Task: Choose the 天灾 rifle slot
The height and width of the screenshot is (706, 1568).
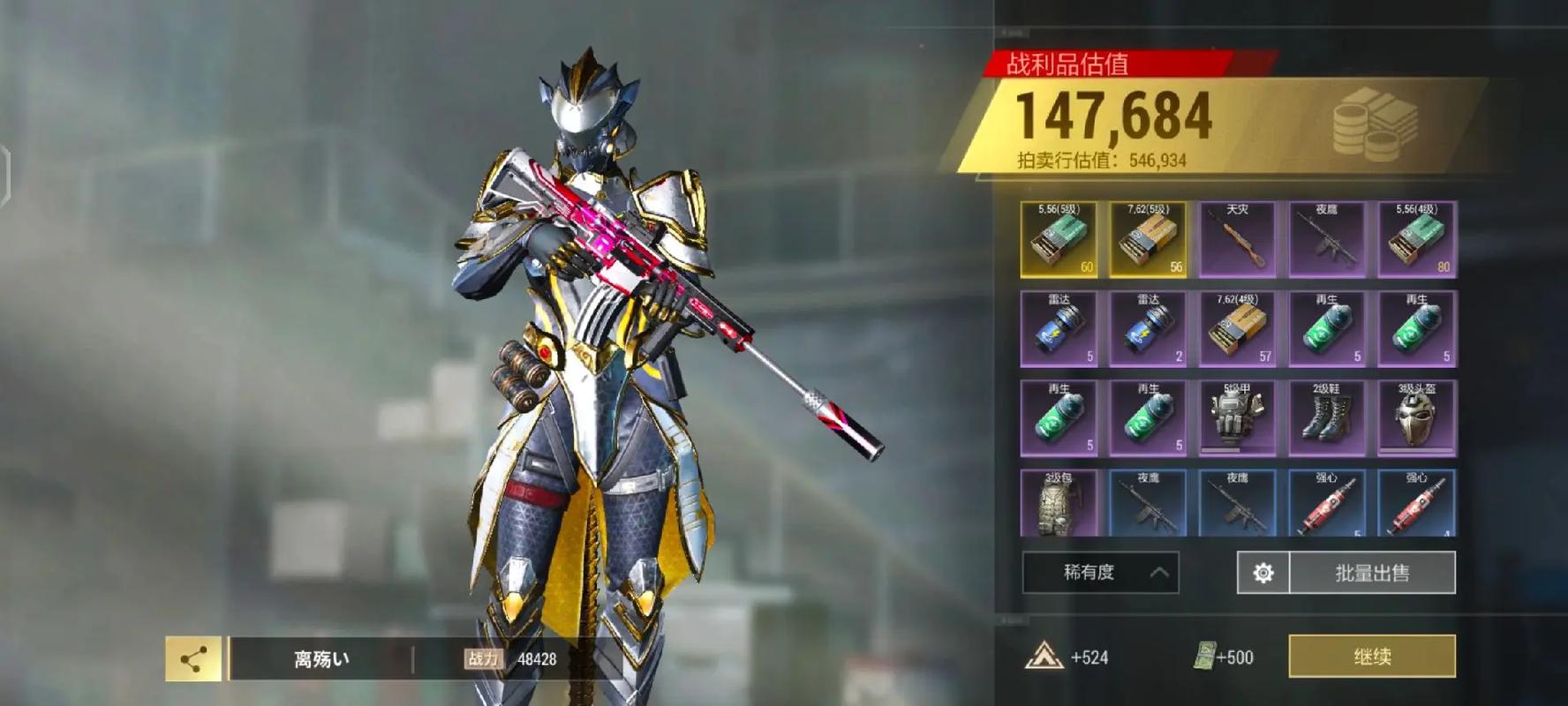Action: point(1237,240)
